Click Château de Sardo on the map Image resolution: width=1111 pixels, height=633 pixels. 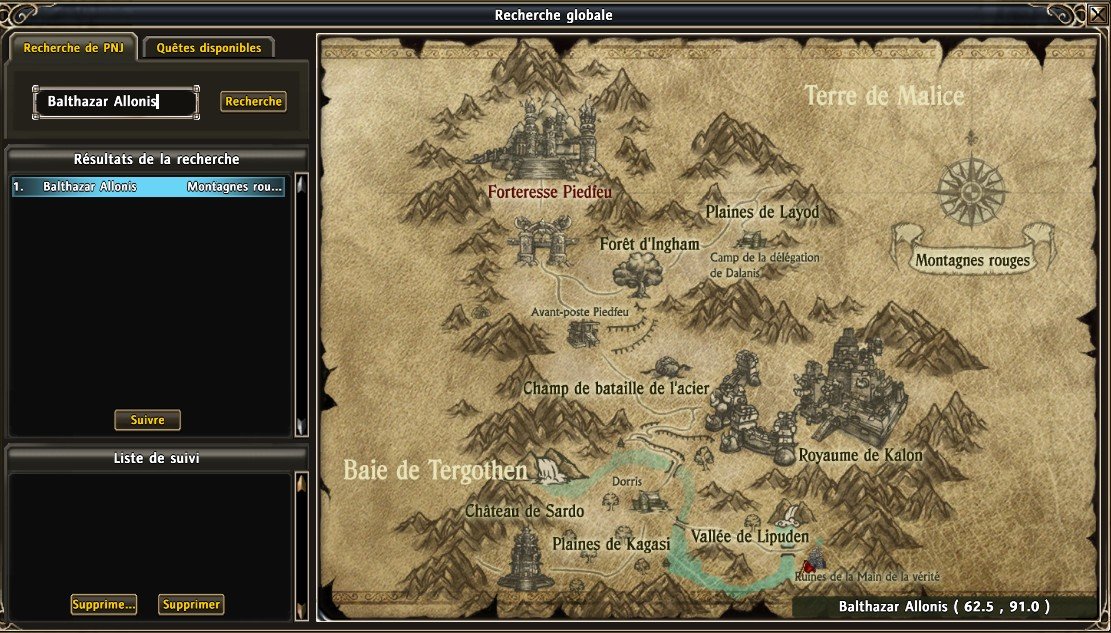(524, 511)
